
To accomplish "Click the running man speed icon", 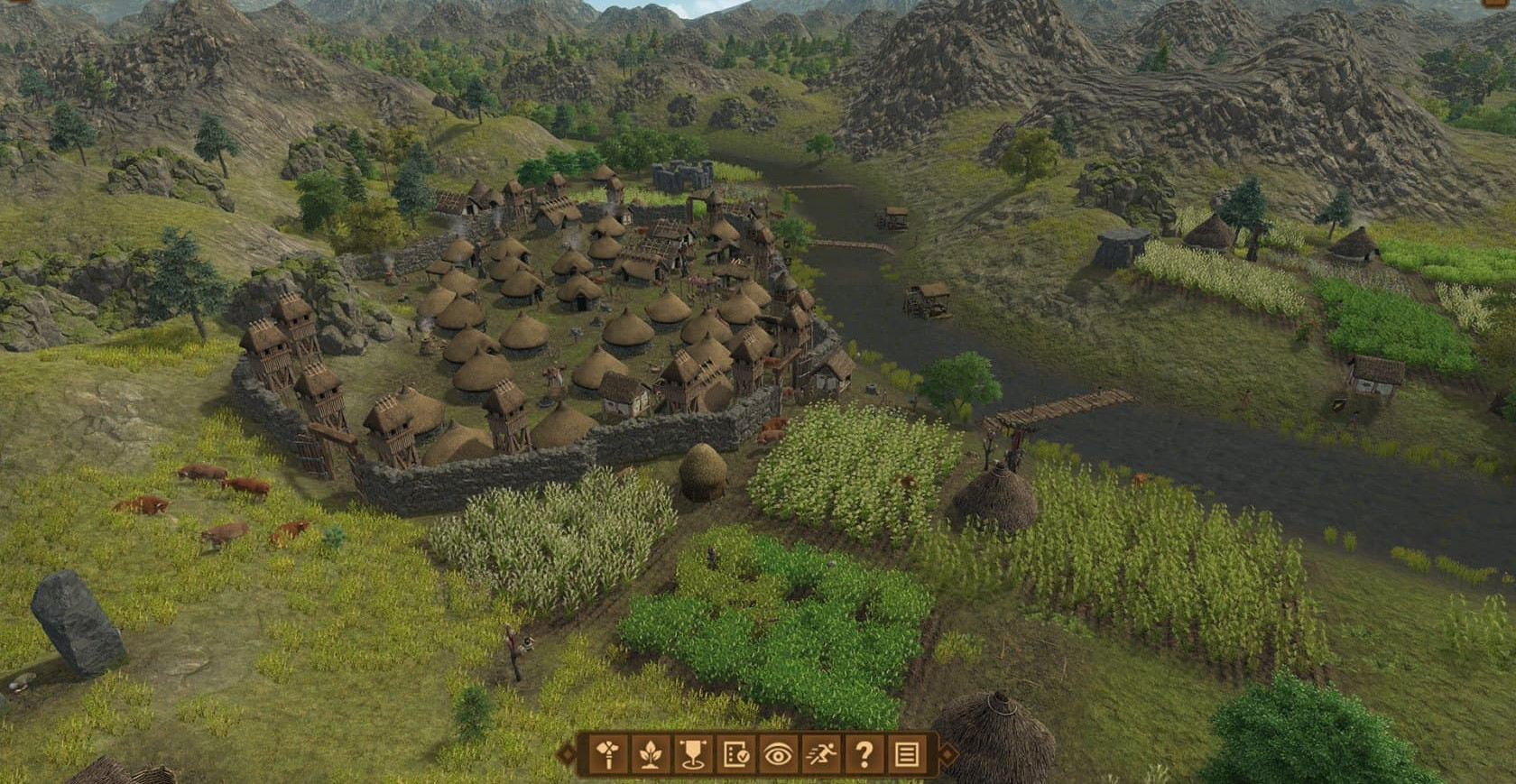I will [x=820, y=753].
